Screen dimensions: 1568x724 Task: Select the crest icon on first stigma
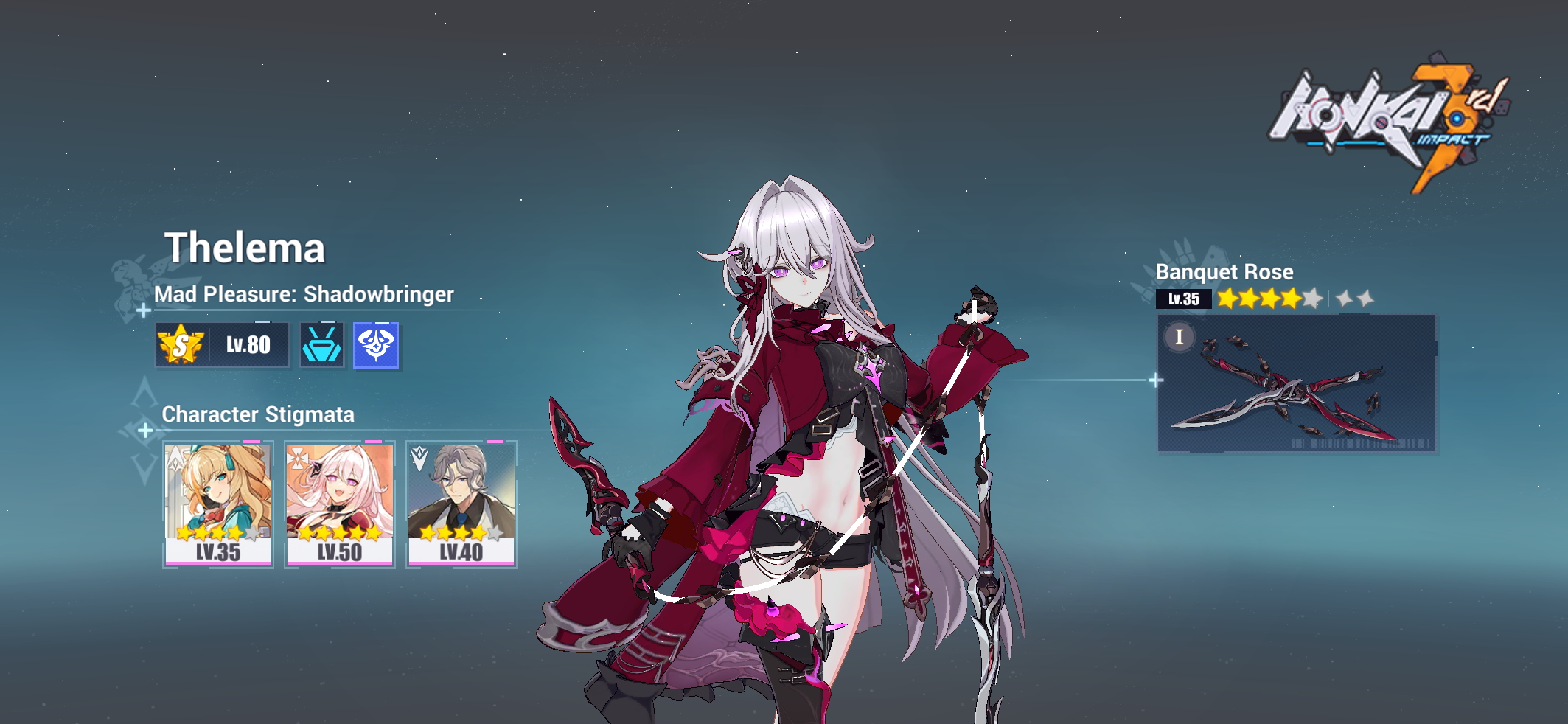click(x=175, y=459)
